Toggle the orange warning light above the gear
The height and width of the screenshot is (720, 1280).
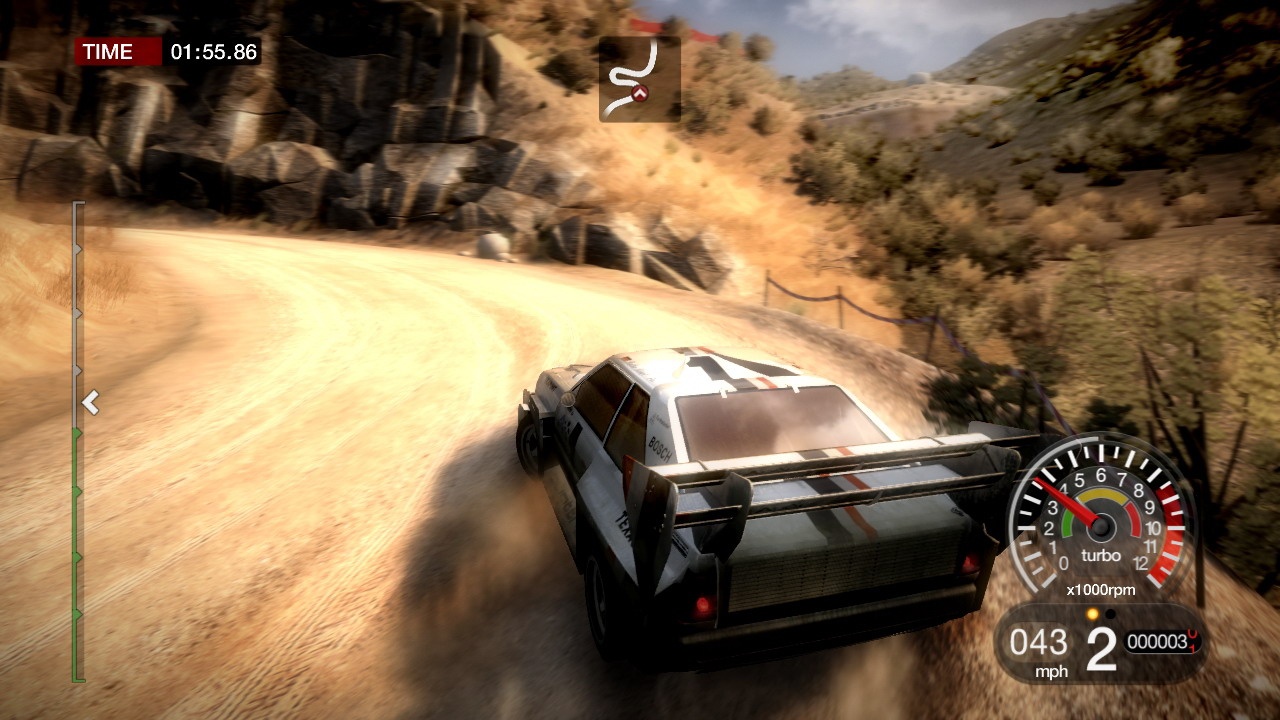coord(1092,614)
